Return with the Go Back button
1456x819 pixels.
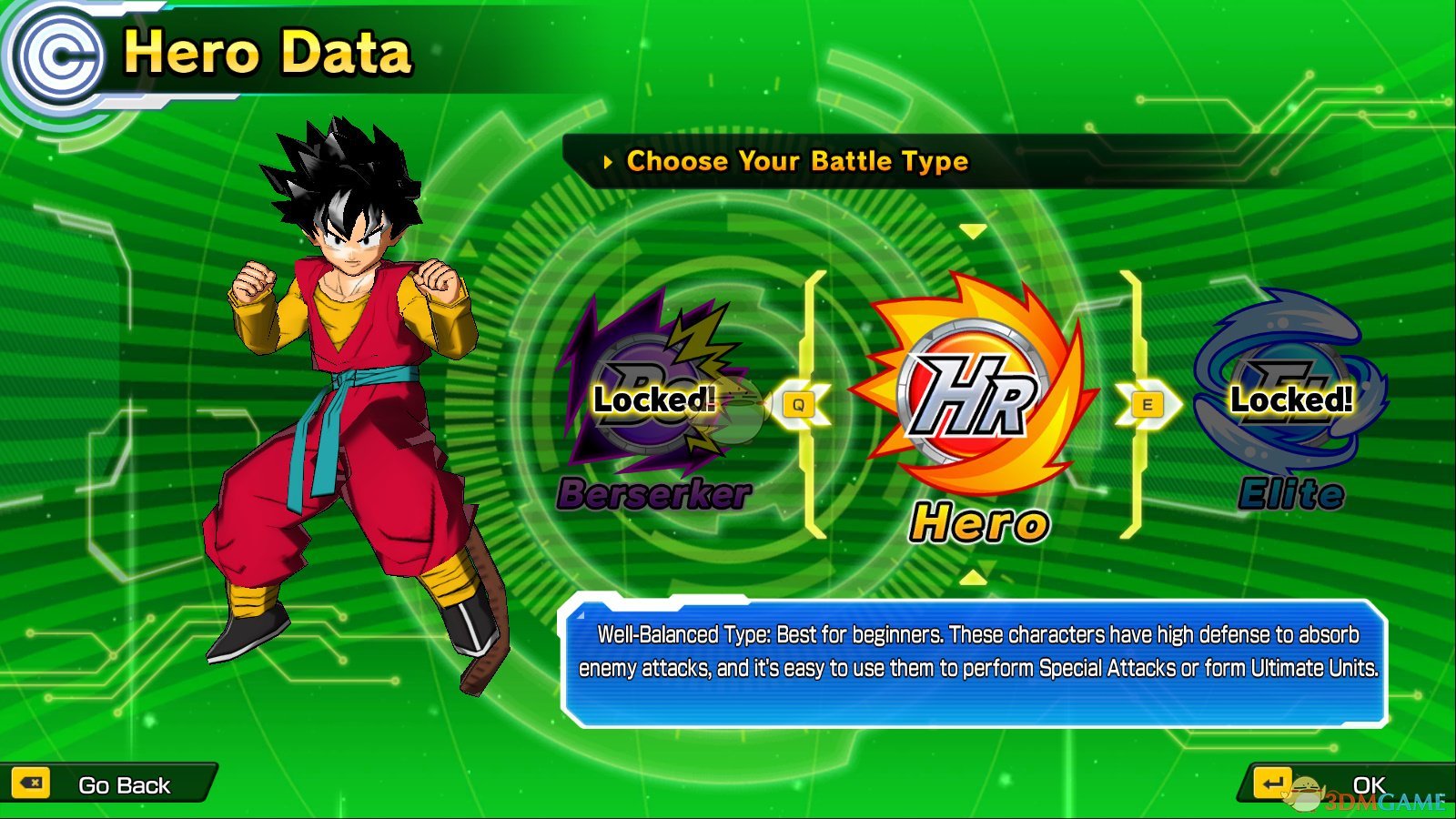point(109,784)
